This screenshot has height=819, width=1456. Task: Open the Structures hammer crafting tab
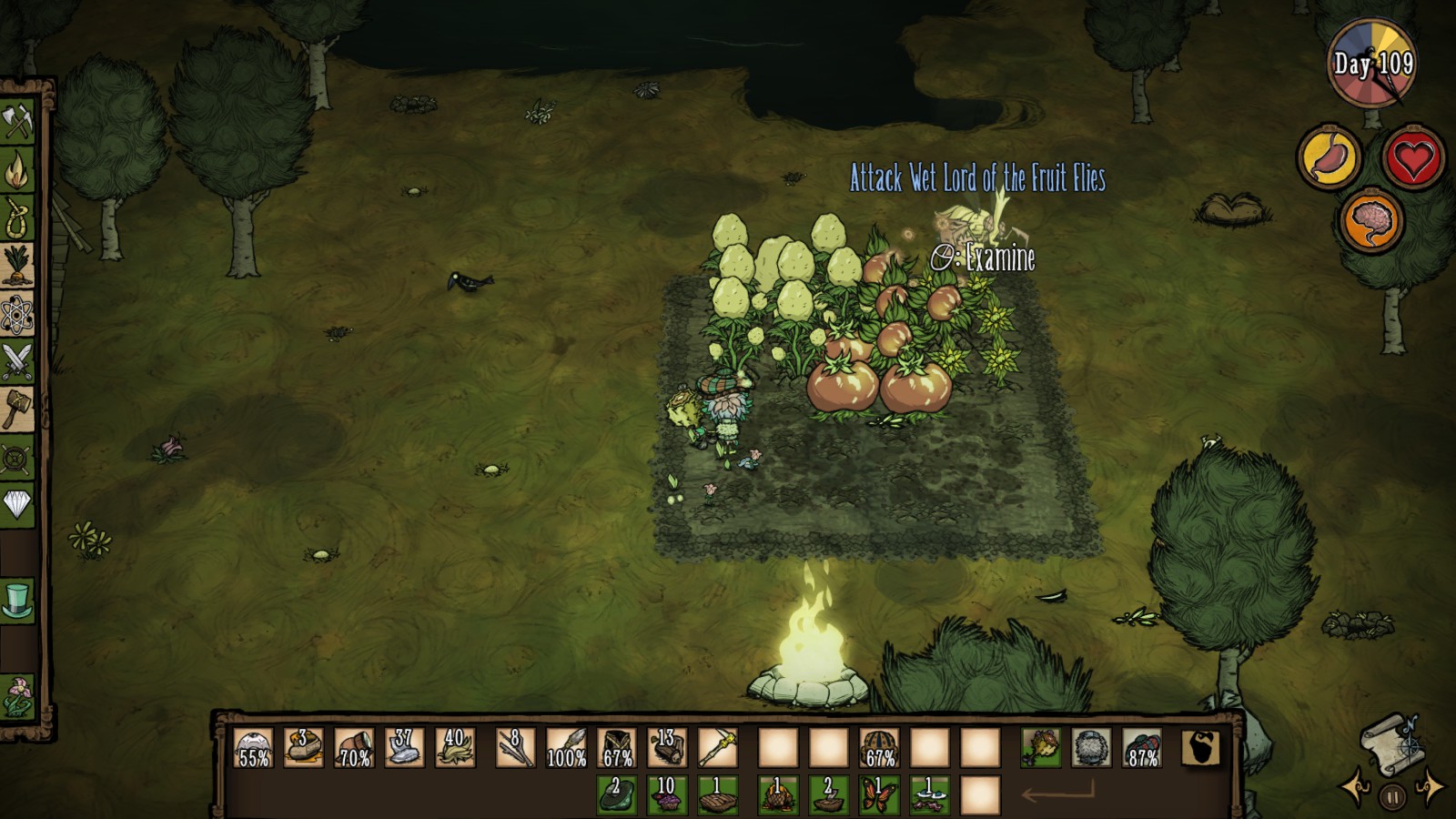(x=17, y=409)
